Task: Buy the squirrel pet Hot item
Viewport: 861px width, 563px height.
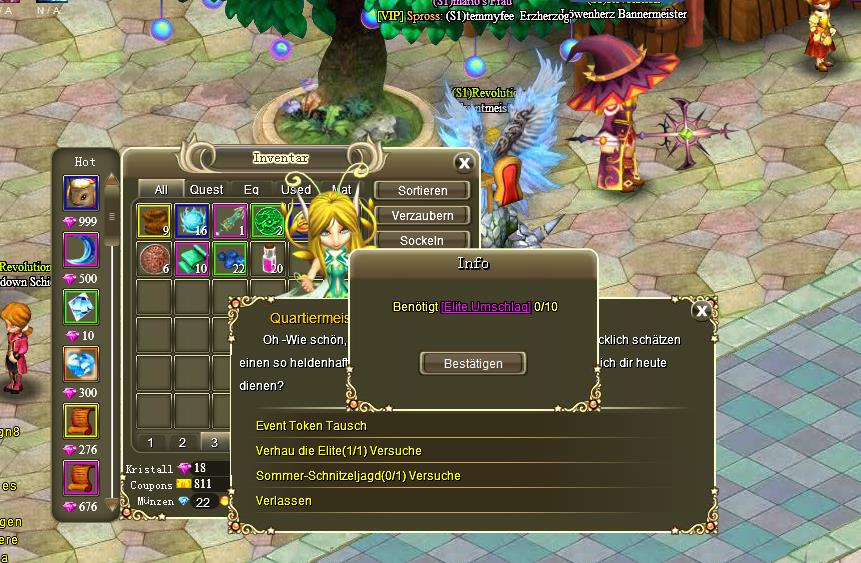Action: coord(81,192)
